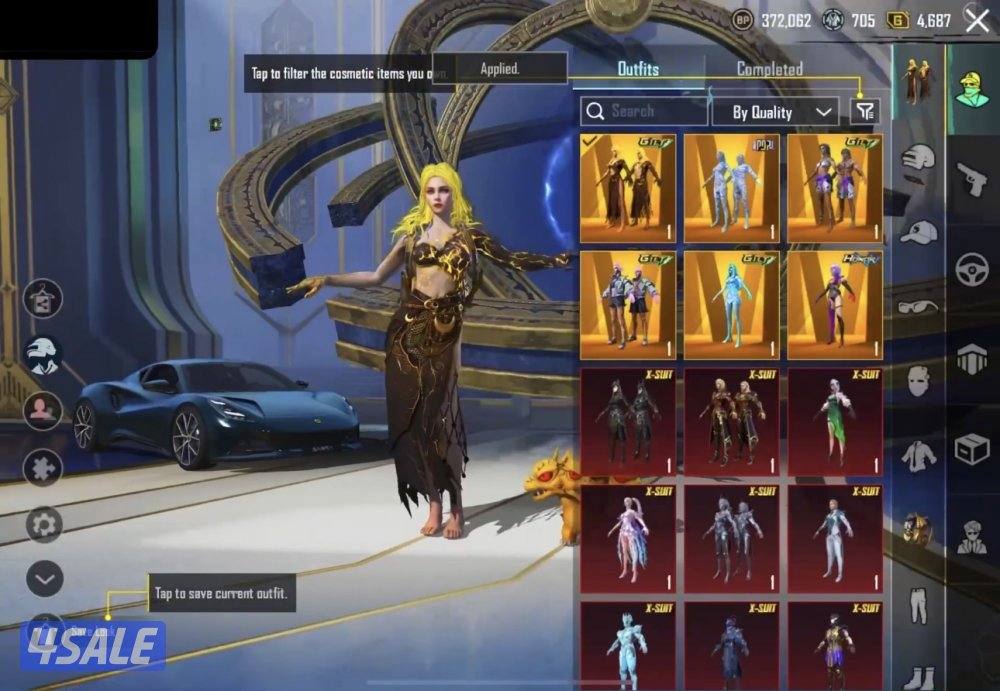Open the crate box section
This screenshot has width=1000, height=691.
(971, 450)
